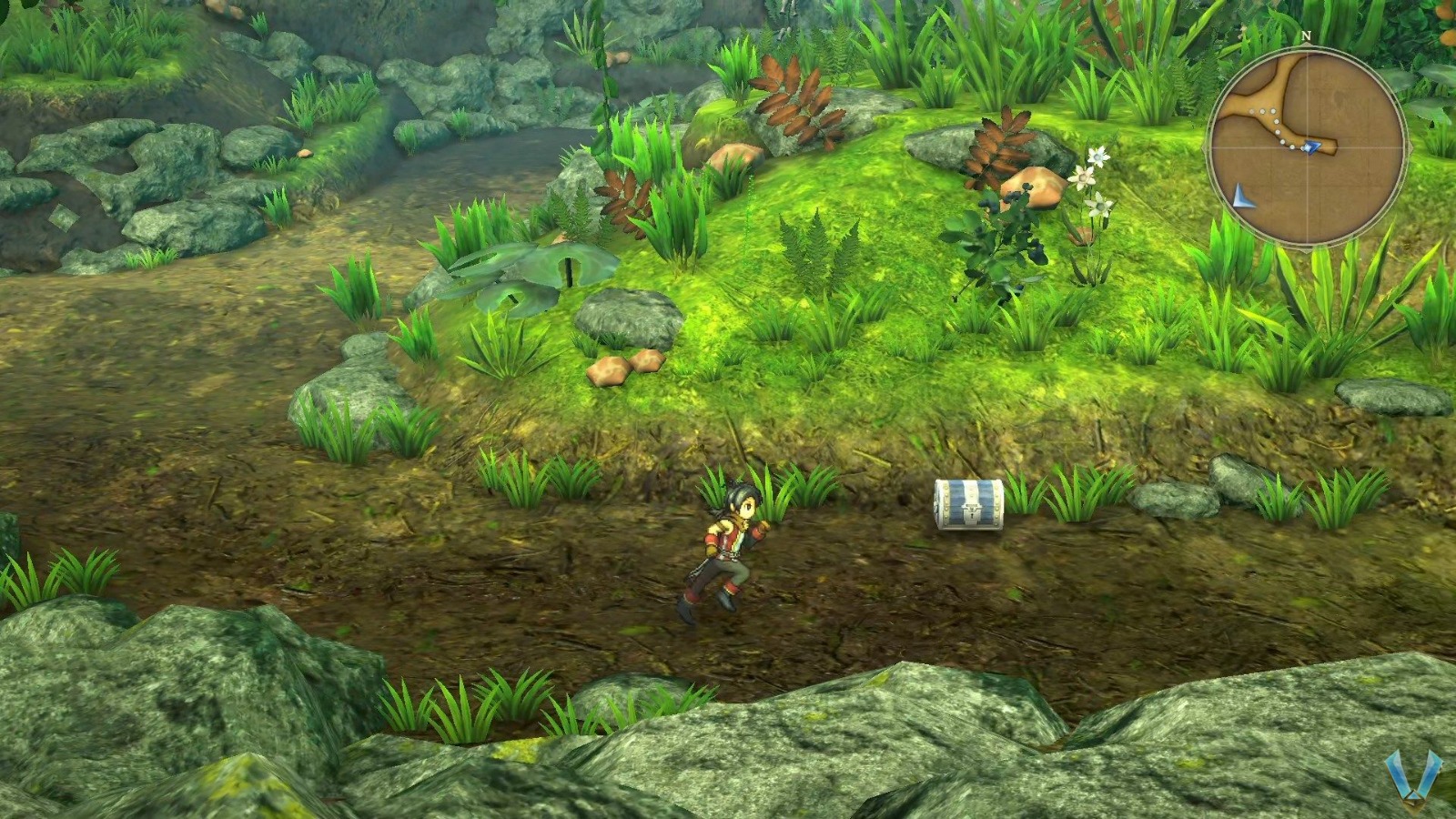The width and height of the screenshot is (1456, 819).
Task: Click the blue exit arrow on the minimap
Action: coord(1242,196)
